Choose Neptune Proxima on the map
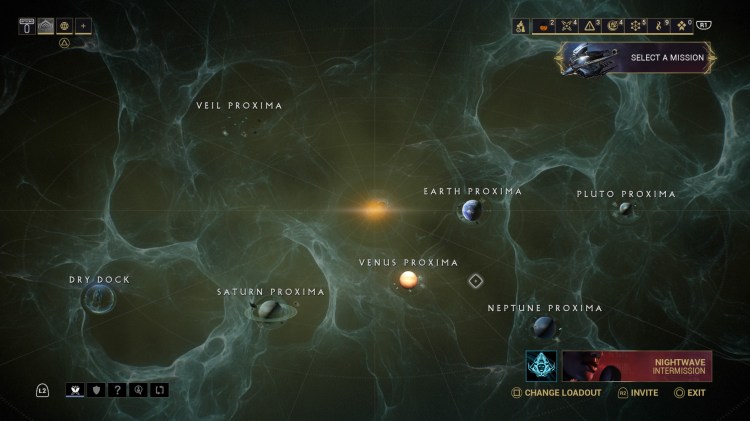The image size is (750, 421). [x=543, y=326]
